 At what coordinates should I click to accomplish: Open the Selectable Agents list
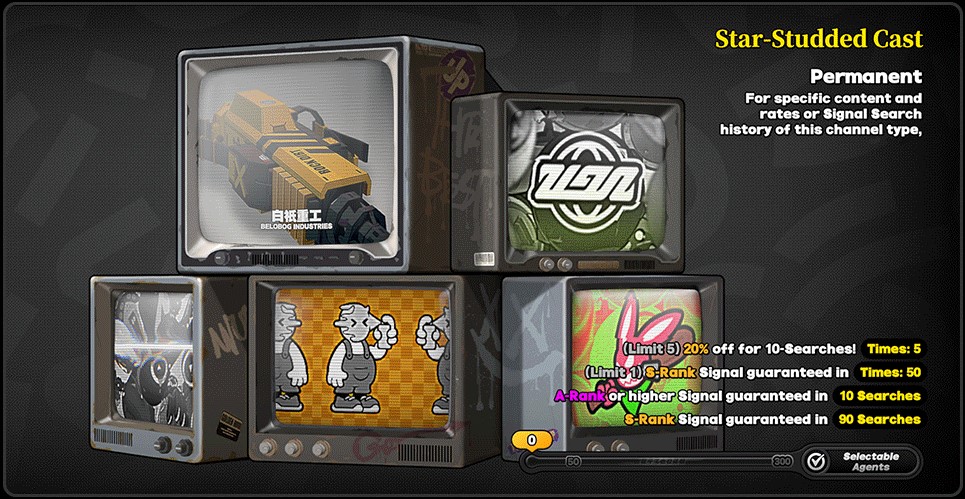[860, 461]
